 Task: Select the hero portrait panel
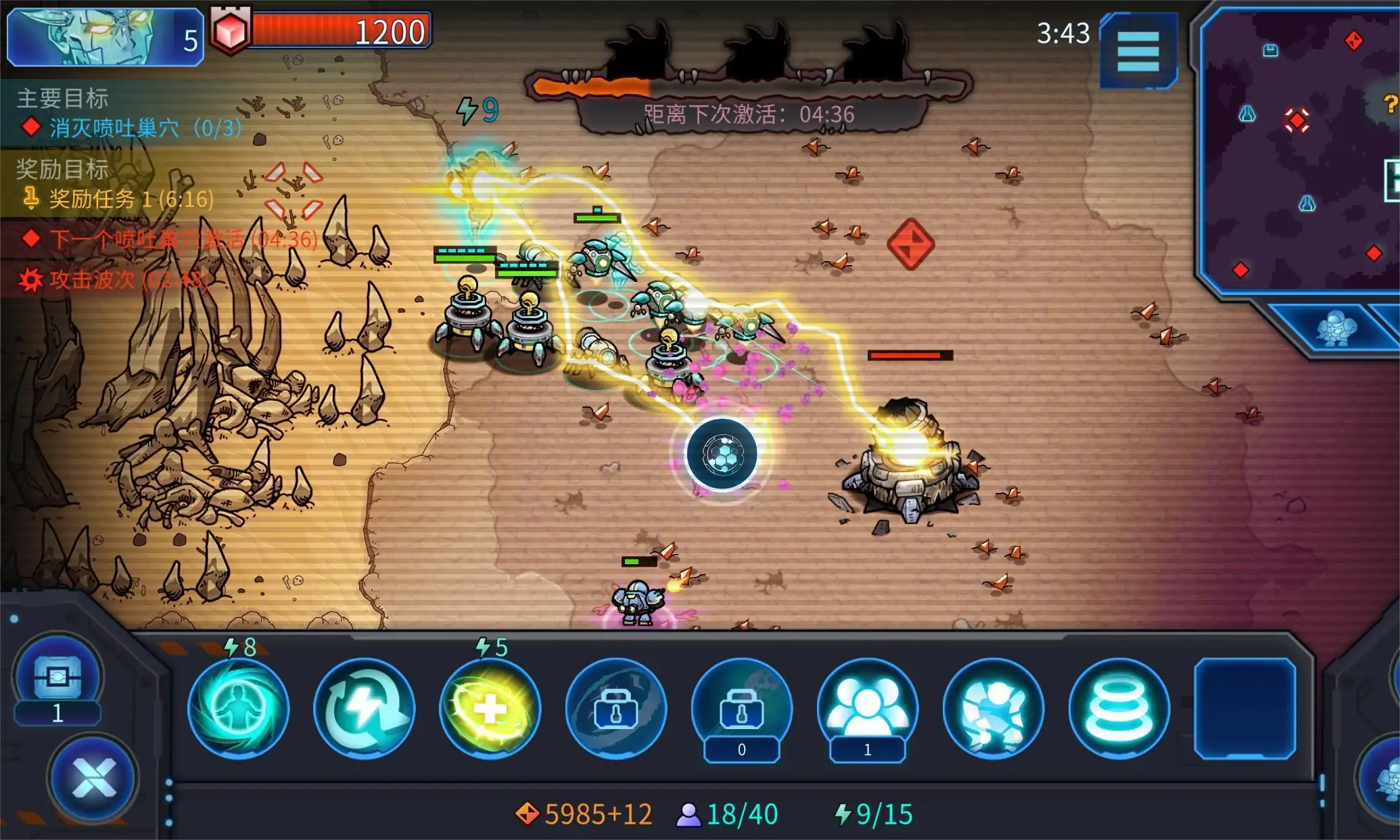105,37
